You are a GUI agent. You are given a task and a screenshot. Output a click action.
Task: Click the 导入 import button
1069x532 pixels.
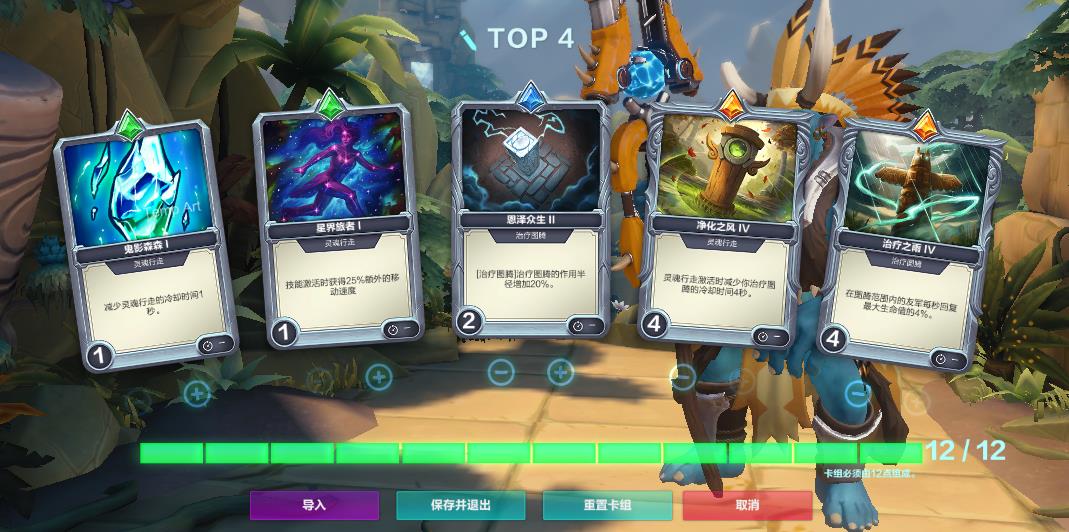coord(314,505)
